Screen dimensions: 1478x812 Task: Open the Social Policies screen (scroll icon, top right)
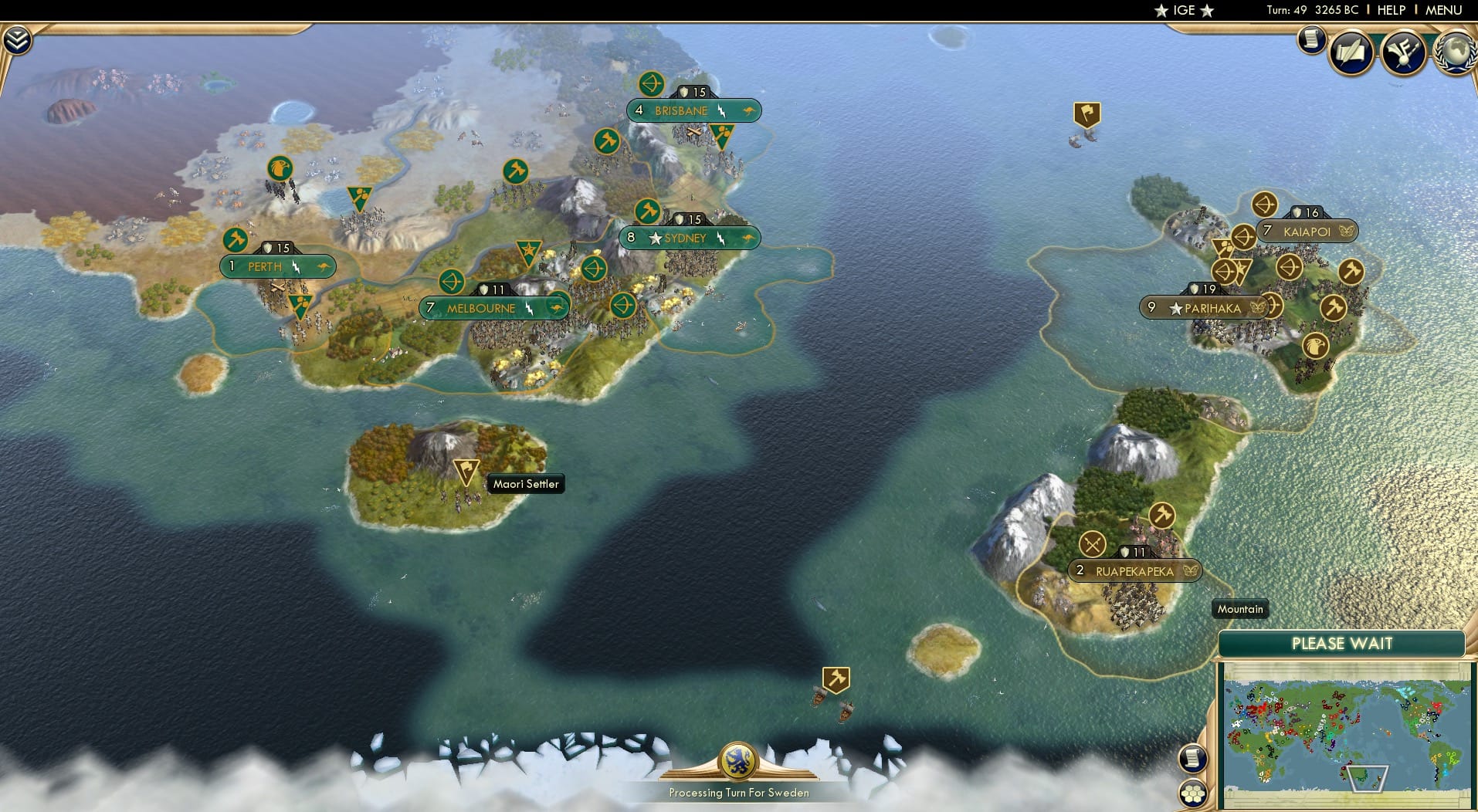coord(1311,40)
